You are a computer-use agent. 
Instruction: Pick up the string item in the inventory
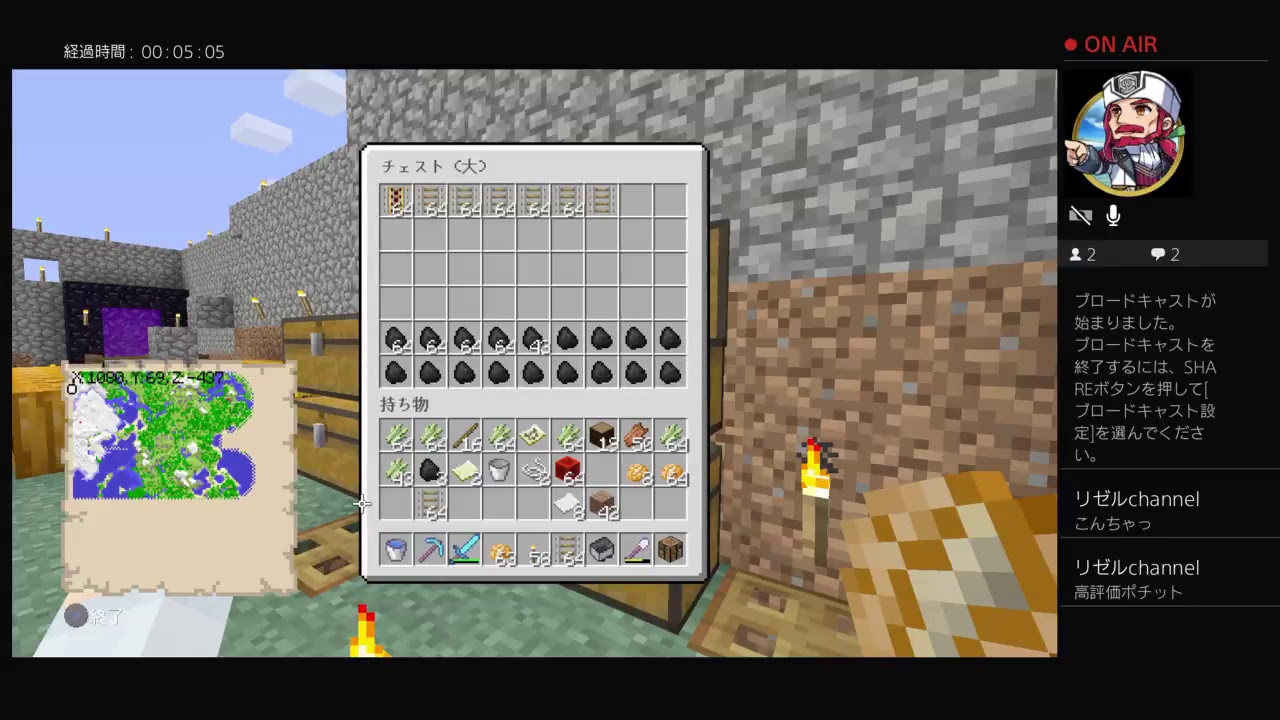[x=533, y=471]
